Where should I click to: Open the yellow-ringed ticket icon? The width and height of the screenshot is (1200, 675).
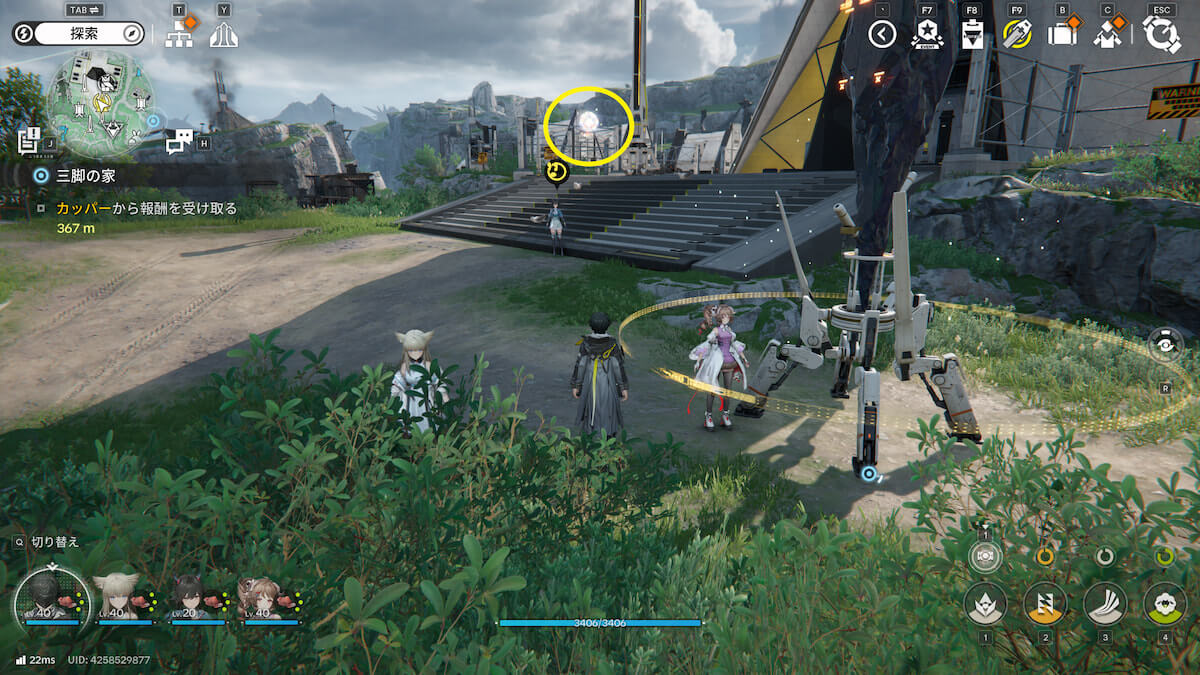pos(1017,35)
